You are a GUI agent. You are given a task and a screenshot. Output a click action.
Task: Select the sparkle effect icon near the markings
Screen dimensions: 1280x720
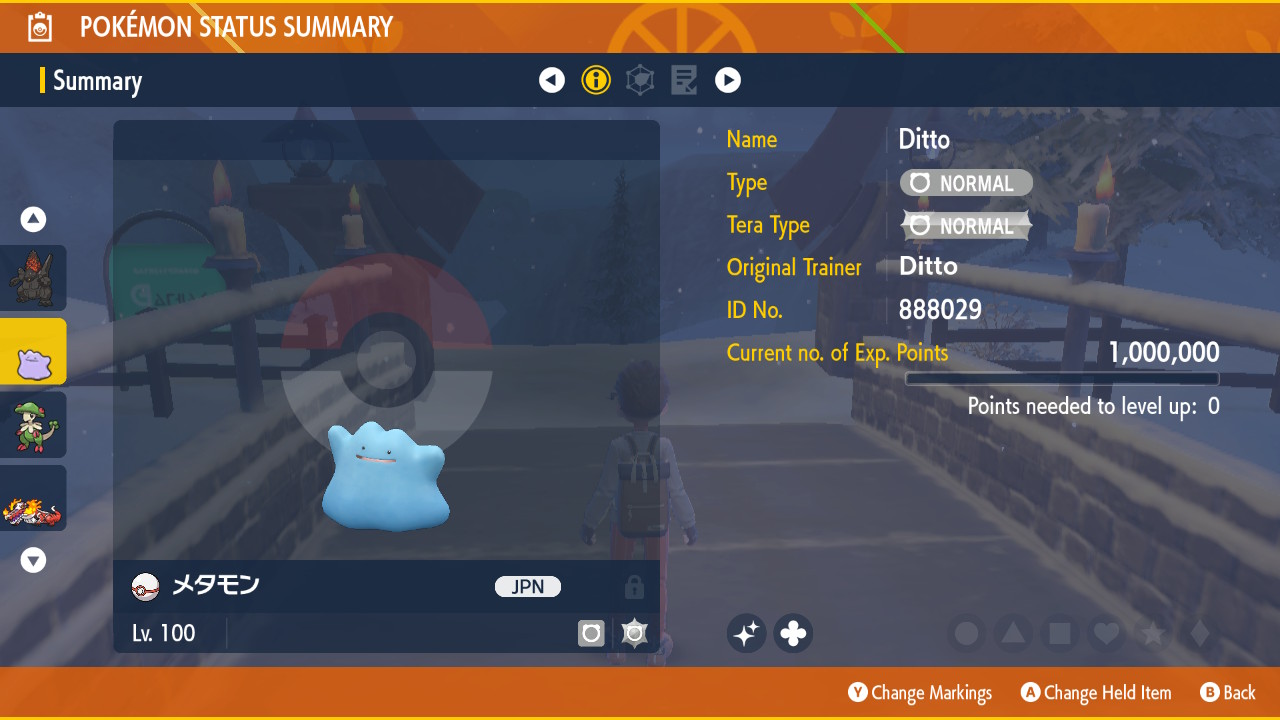[x=746, y=633]
